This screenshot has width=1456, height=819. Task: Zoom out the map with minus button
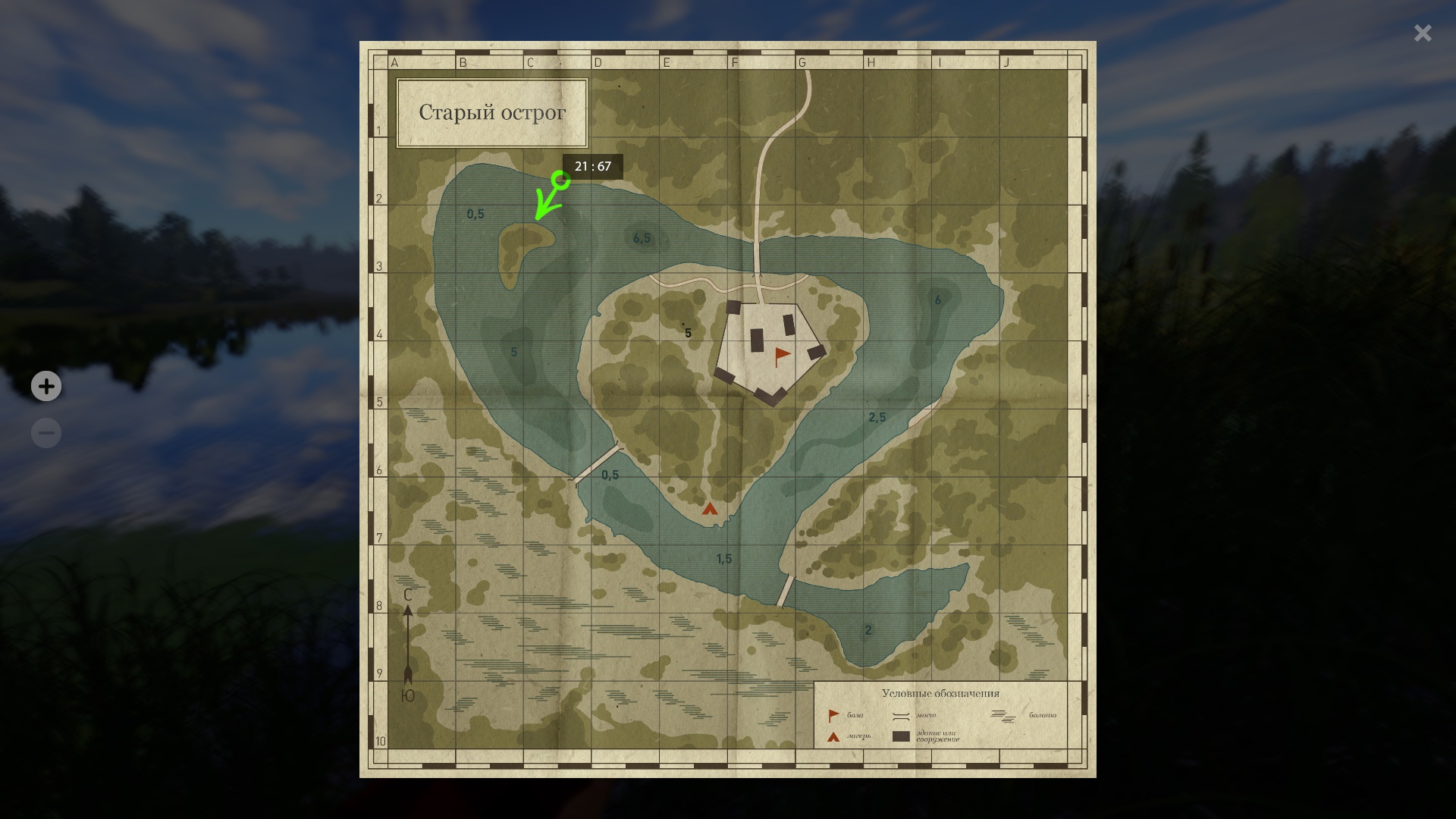pos(46,433)
